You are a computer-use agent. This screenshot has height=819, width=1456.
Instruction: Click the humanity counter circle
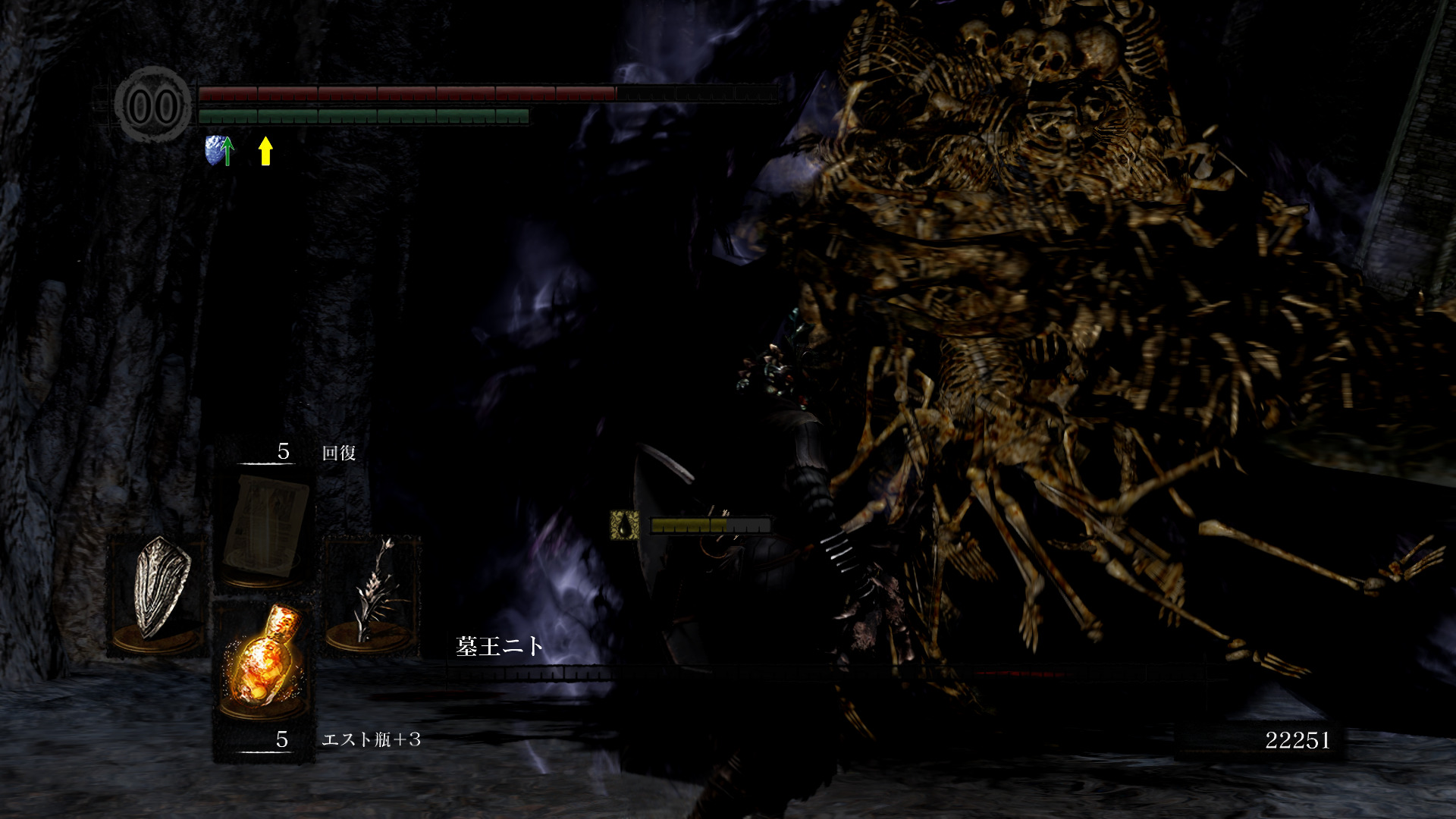point(154,105)
